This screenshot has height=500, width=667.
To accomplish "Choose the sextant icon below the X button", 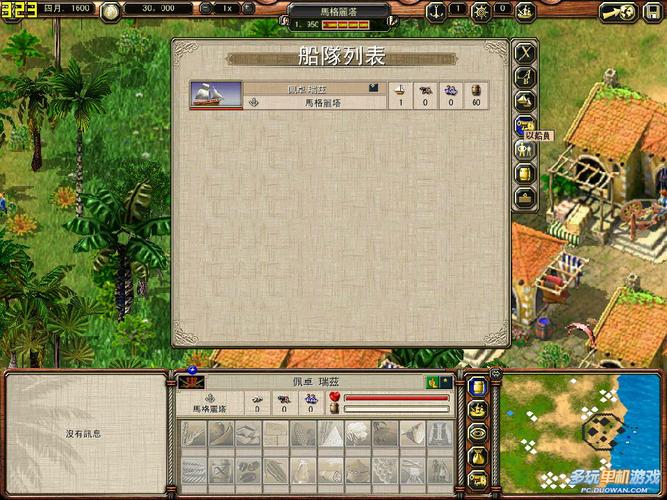I will tap(525, 77).
